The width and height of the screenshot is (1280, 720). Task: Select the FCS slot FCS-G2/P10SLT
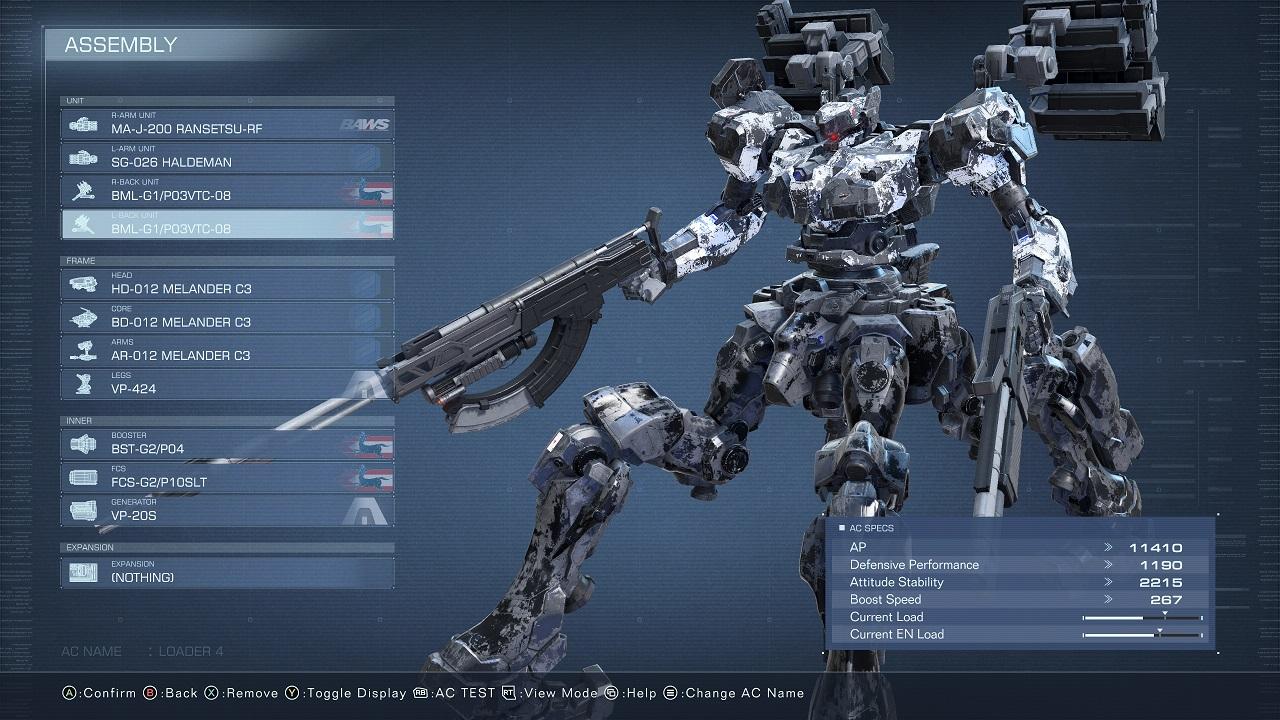point(228,477)
